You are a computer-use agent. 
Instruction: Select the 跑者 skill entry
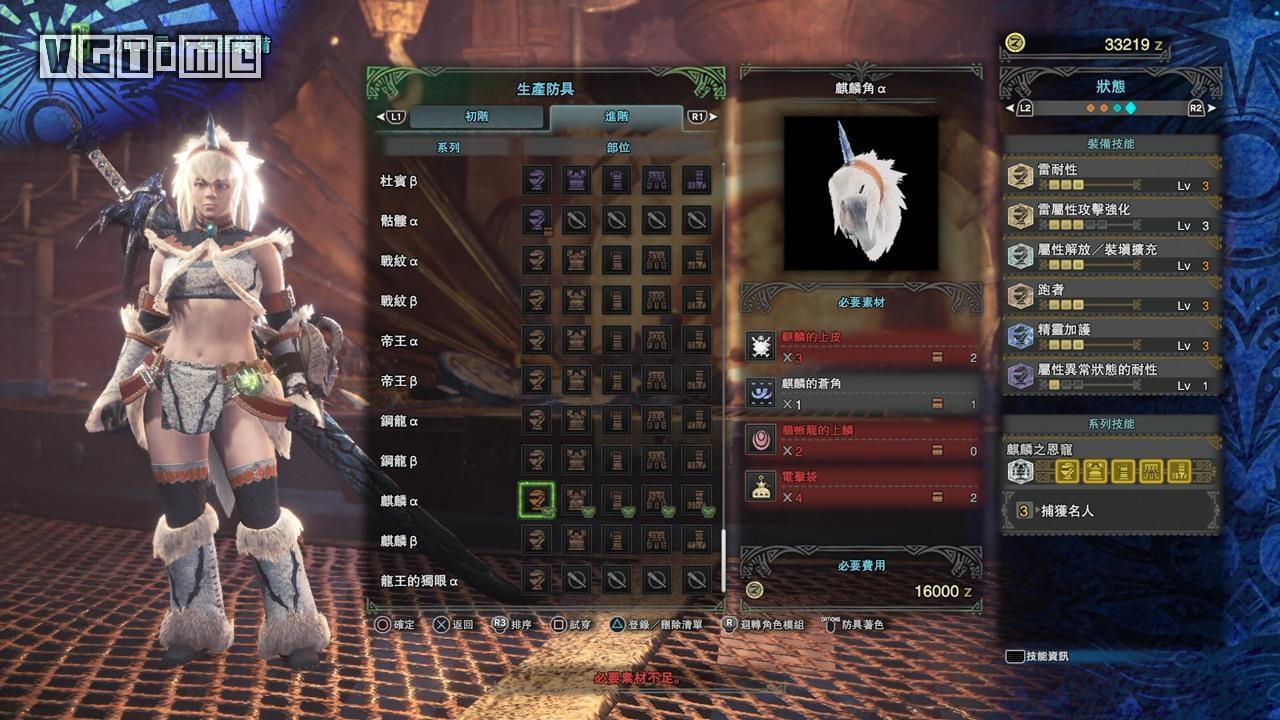tap(1112, 297)
